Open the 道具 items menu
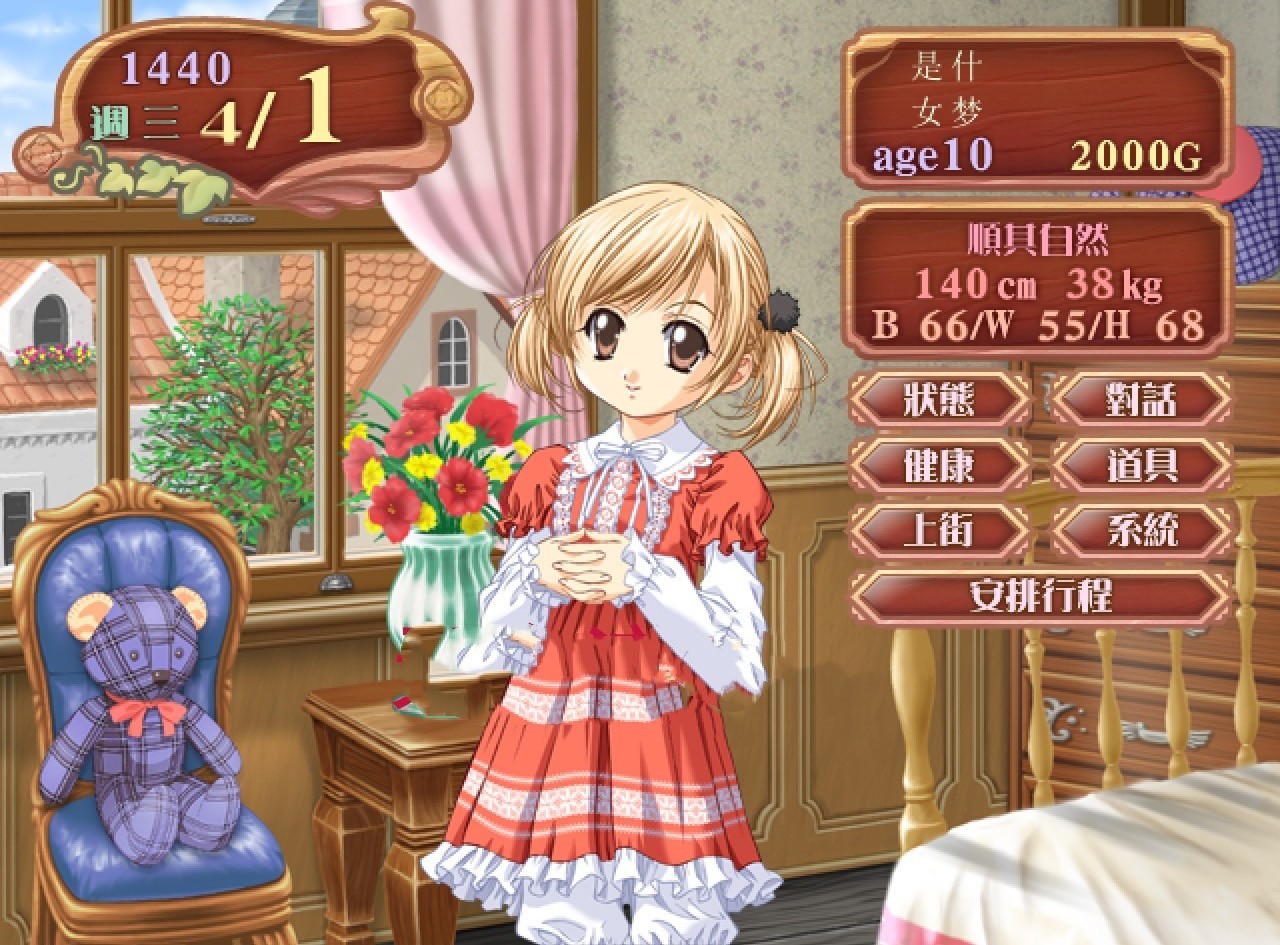 coord(1140,465)
